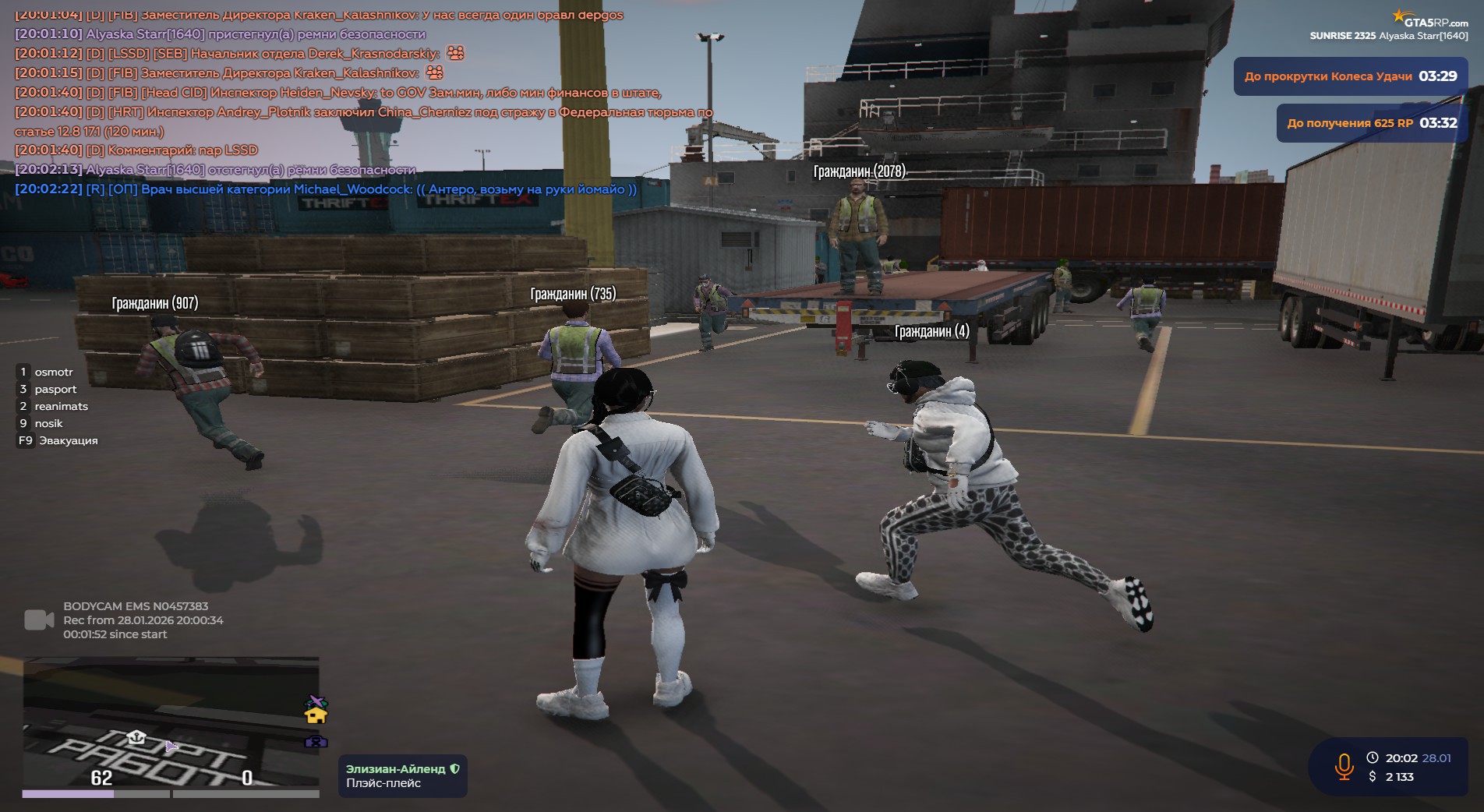
Task: Open the Wheel of Fortune timer panel
Action: pos(1350,76)
